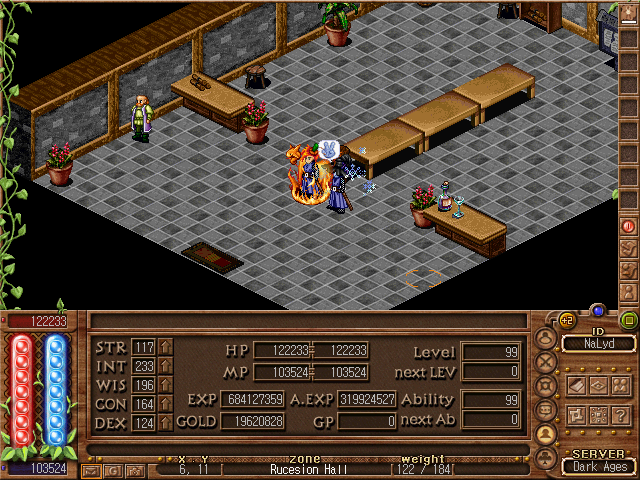640x480 pixels.
Task: Raise CON with its arrow button
Action: pos(166,404)
